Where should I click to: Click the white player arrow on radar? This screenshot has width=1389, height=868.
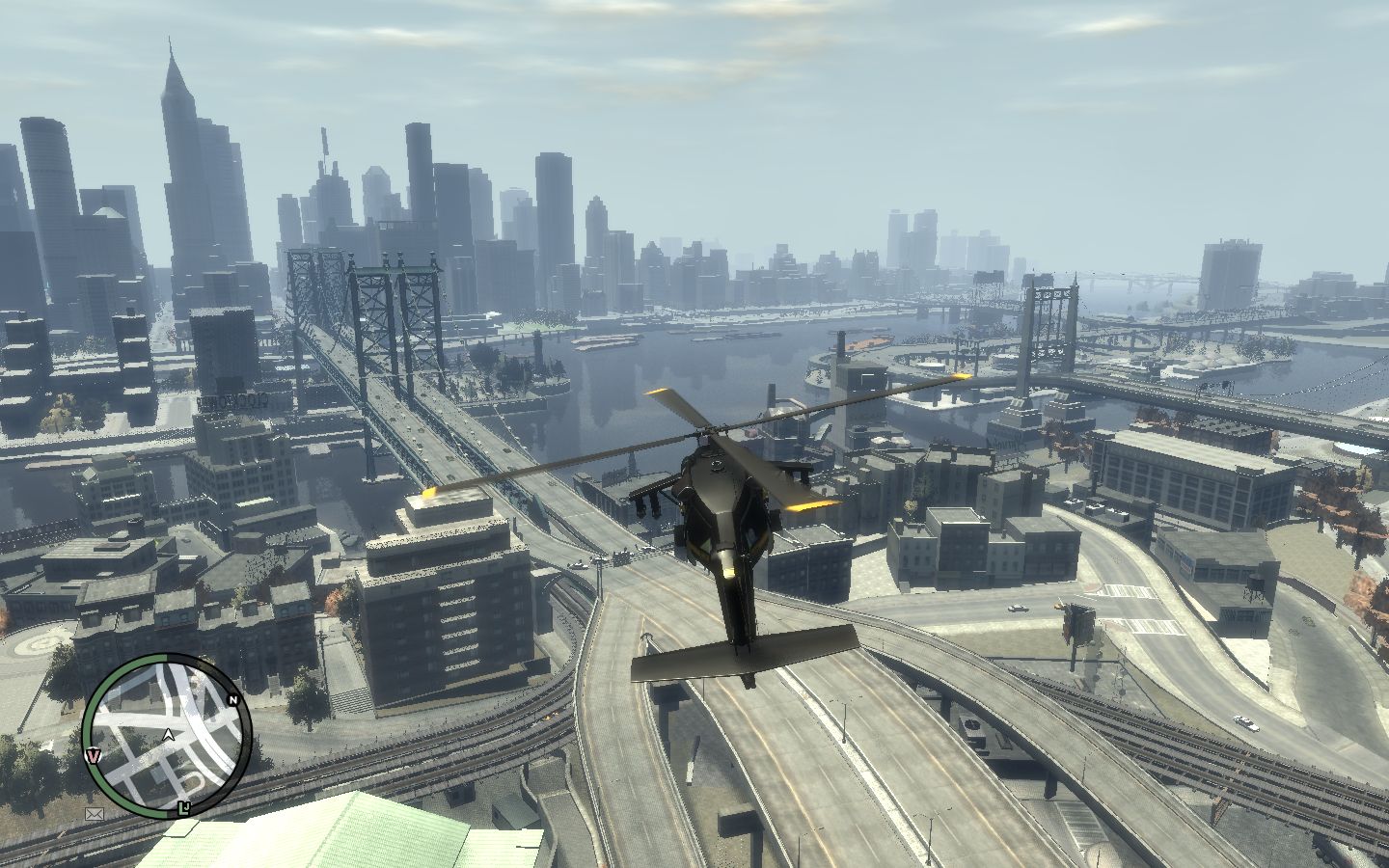169,735
